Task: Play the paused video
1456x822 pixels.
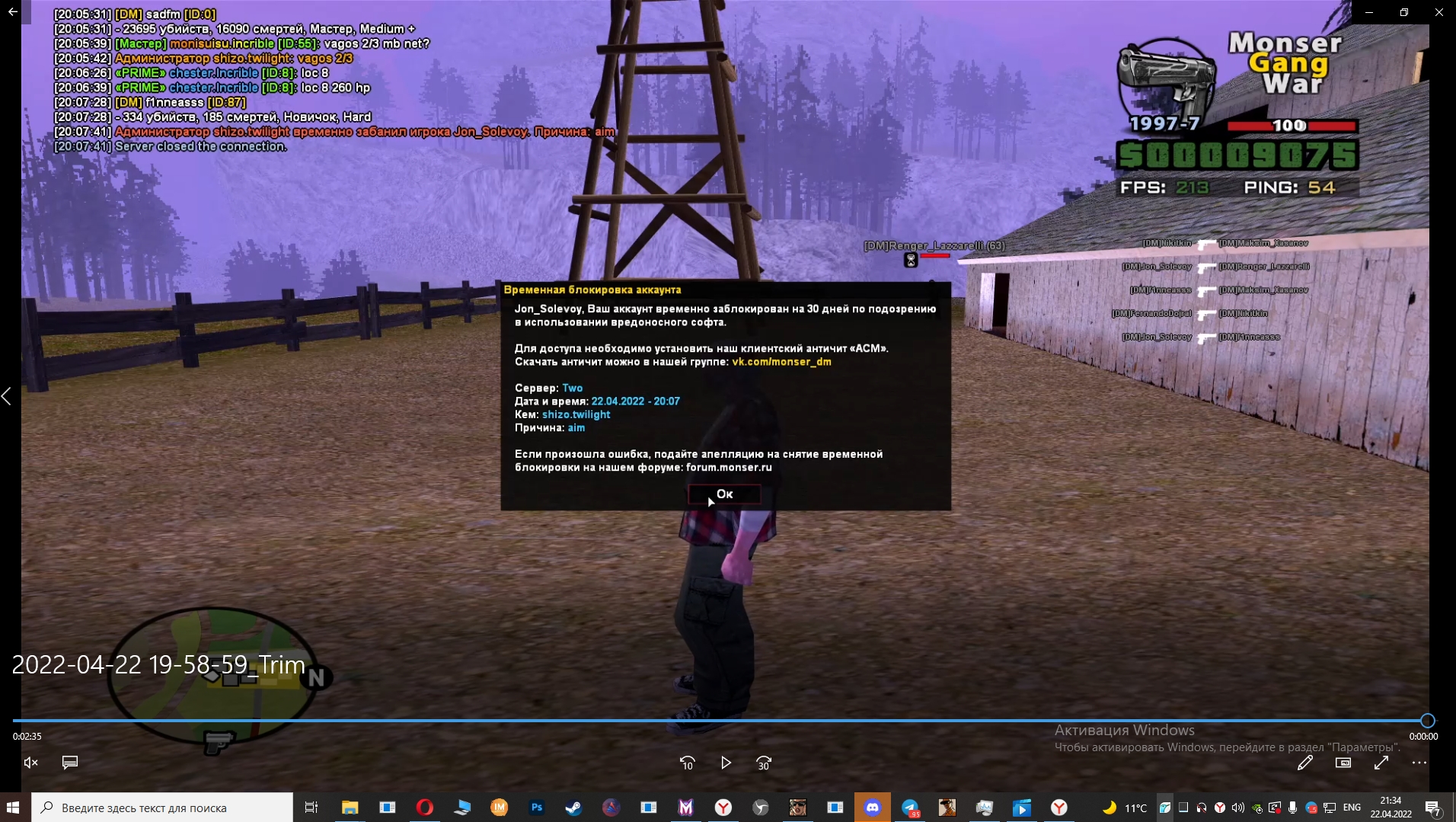Action: 726,763
